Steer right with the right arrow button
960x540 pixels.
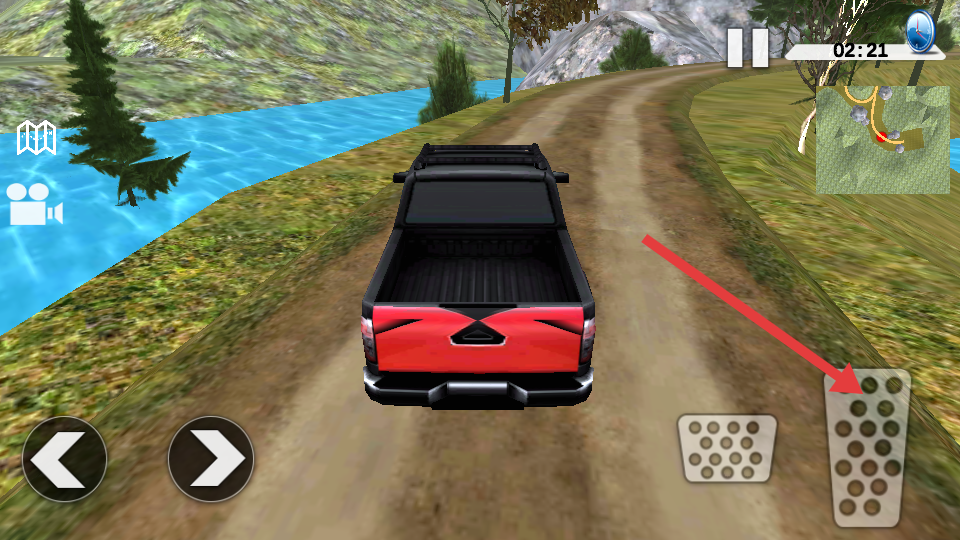click(210, 459)
